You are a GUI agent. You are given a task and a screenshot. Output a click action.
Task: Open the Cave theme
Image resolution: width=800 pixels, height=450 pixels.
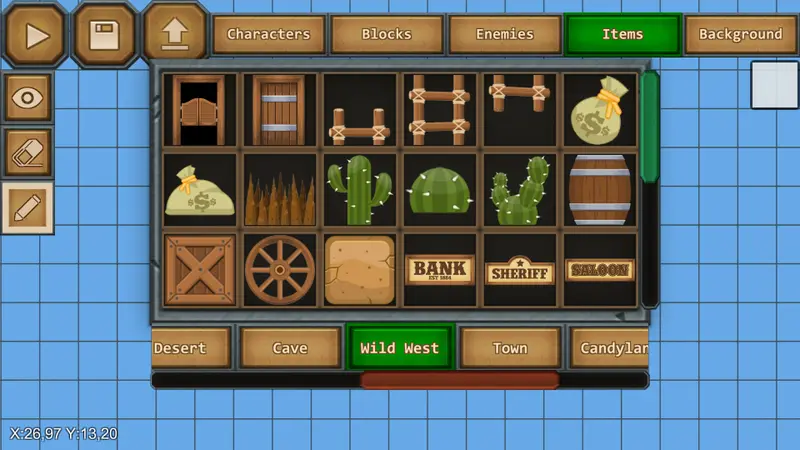click(289, 348)
